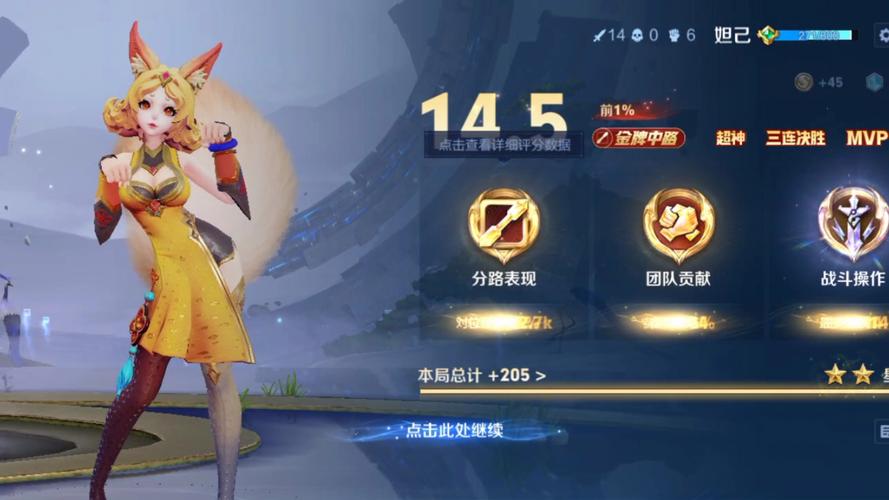The height and width of the screenshot is (500, 889).
Task: Click the 金牌中路 gold mid-lane badge
Action: [639, 138]
